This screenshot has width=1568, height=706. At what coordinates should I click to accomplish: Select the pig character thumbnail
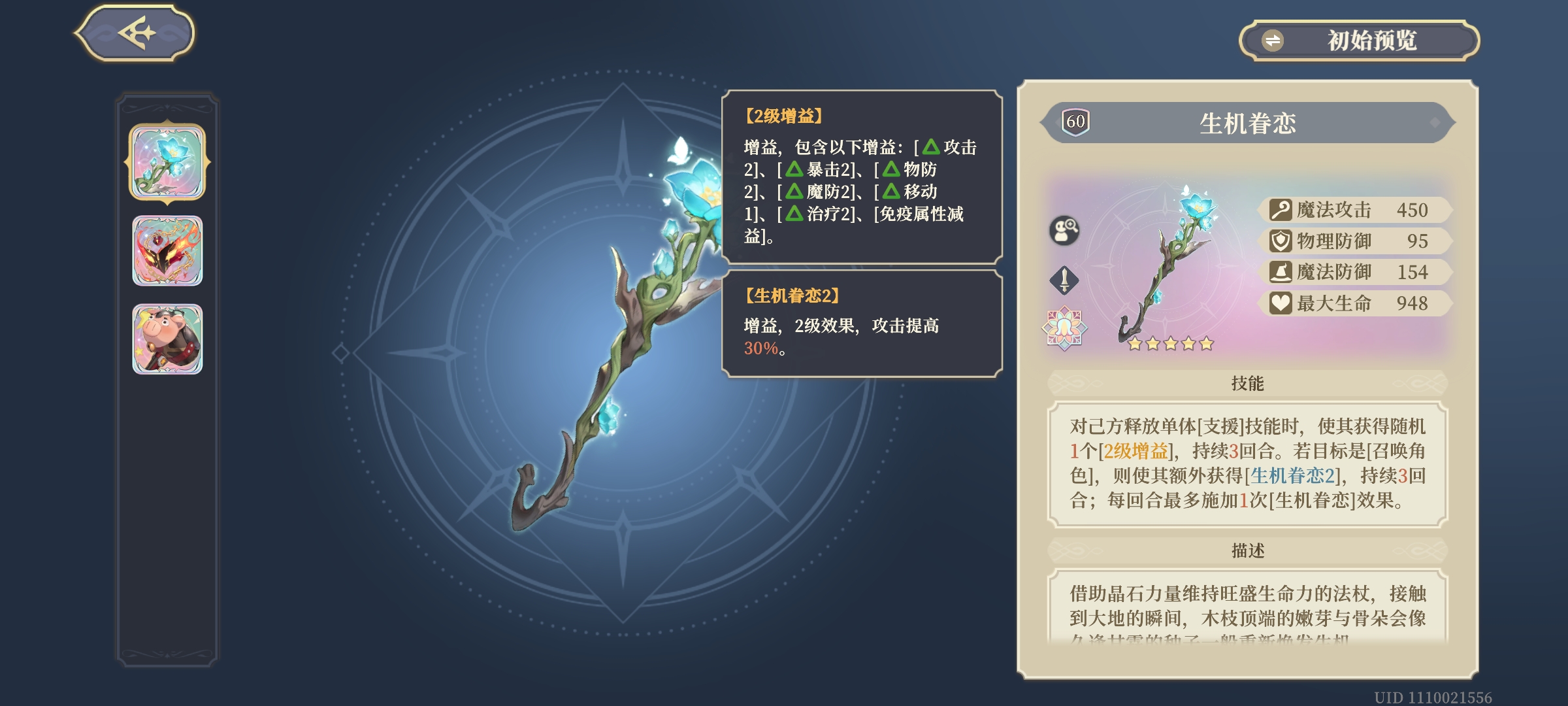tap(166, 337)
